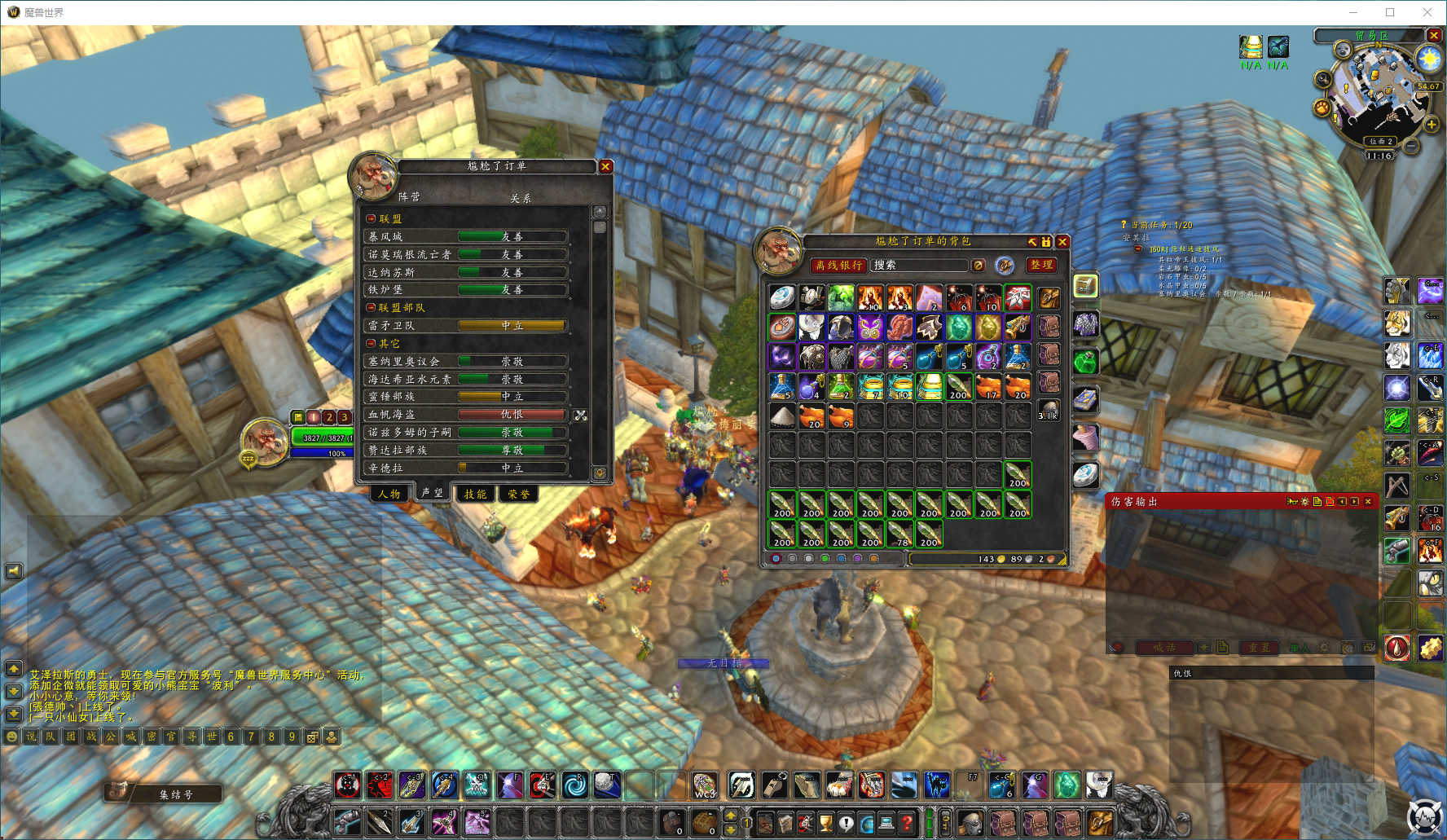This screenshot has width=1447, height=840.
Task: Close the 伤害输出 damage meter window
Action: pyautogui.click(x=1368, y=501)
